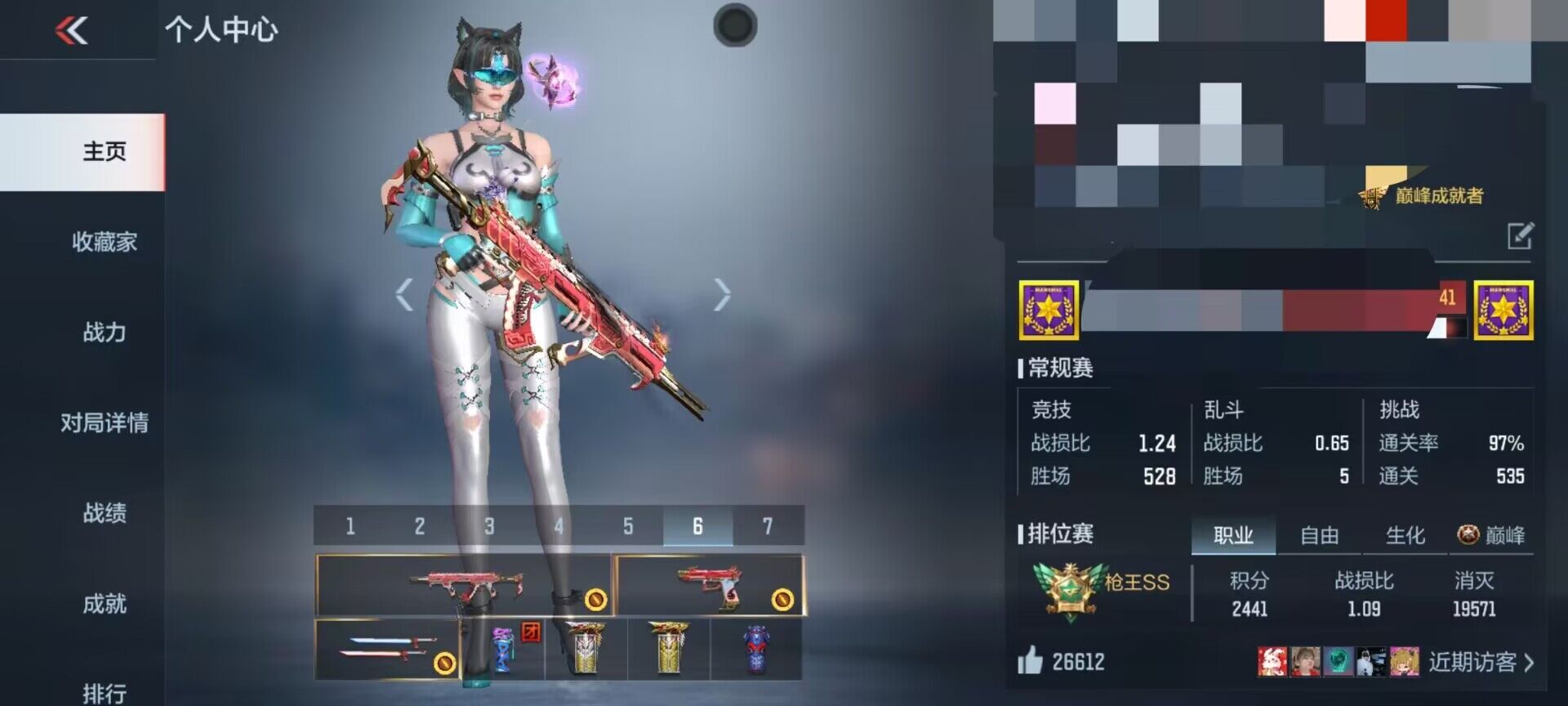
Task: Switch ranked stats to 自由 tab
Action: pos(1319,536)
